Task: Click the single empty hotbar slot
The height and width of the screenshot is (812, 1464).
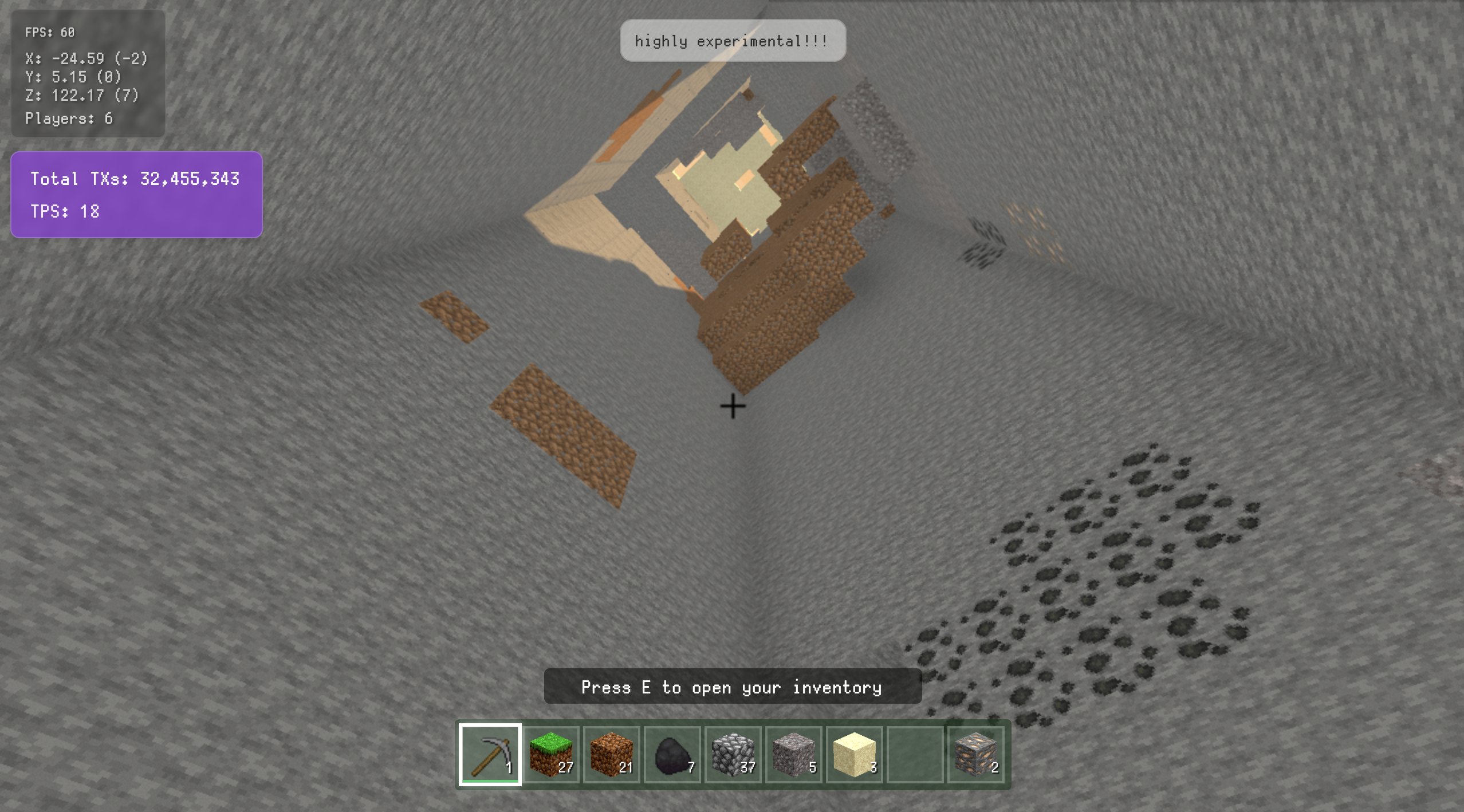Action: click(x=915, y=754)
